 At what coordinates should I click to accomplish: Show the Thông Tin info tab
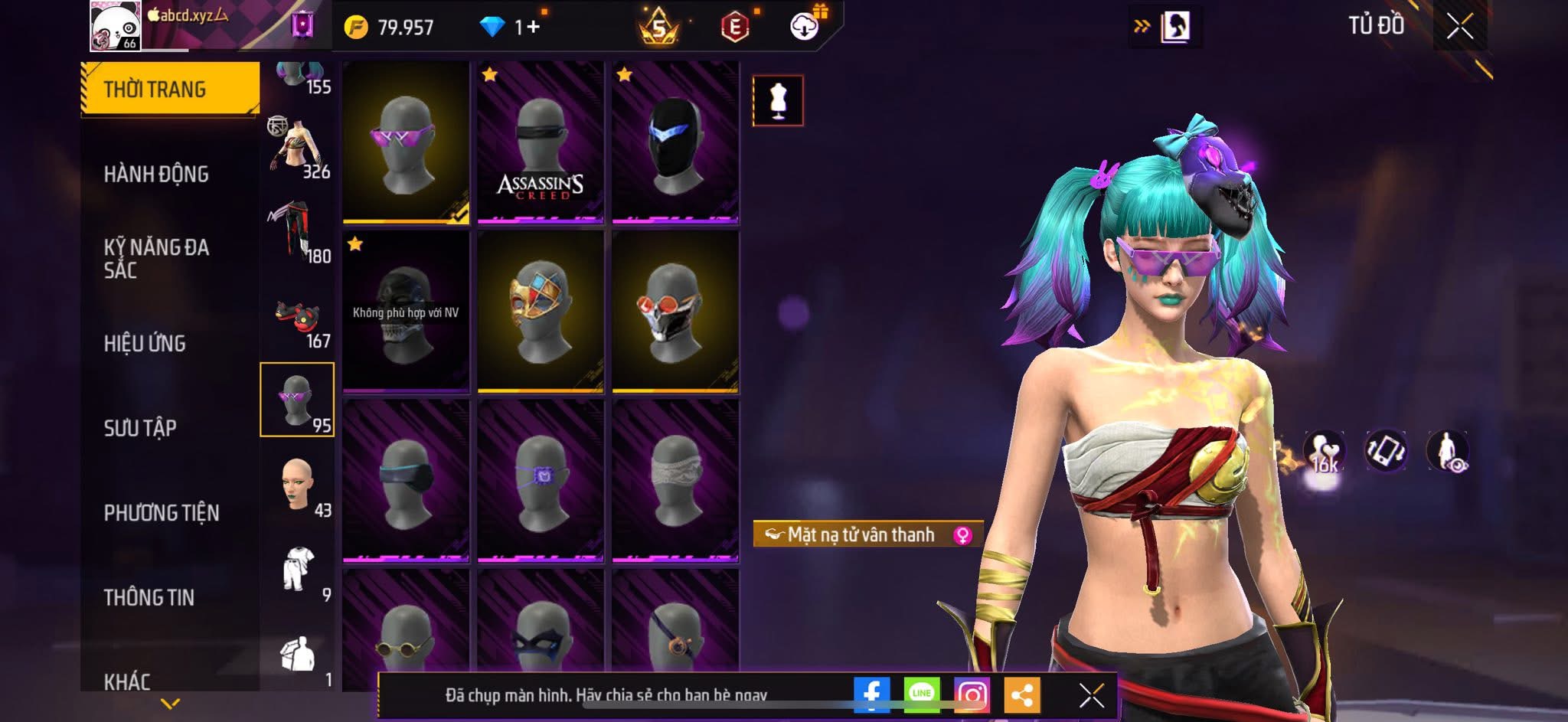(x=149, y=596)
